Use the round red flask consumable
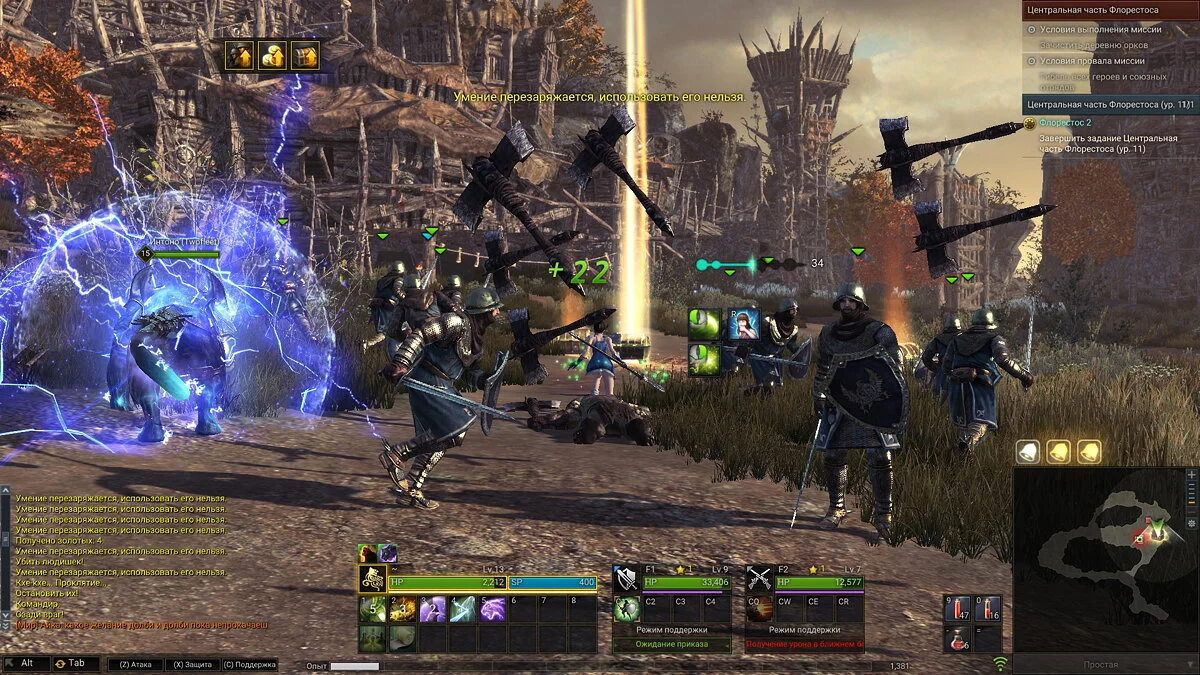This screenshot has width=1200, height=675. point(957,638)
